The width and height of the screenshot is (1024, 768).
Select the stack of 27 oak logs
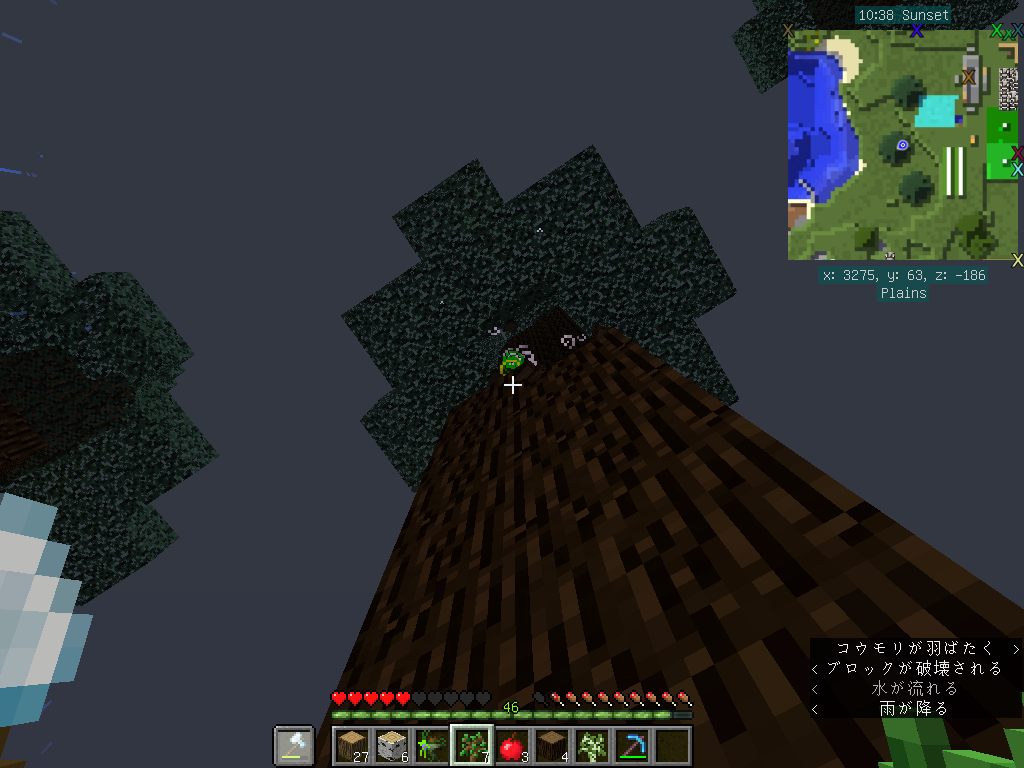352,745
